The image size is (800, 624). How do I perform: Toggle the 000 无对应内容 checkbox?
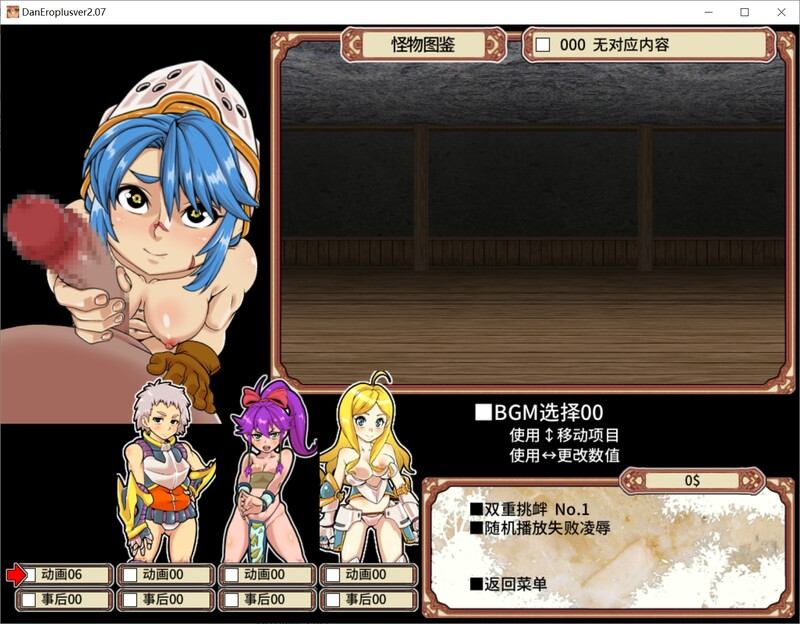[543, 45]
